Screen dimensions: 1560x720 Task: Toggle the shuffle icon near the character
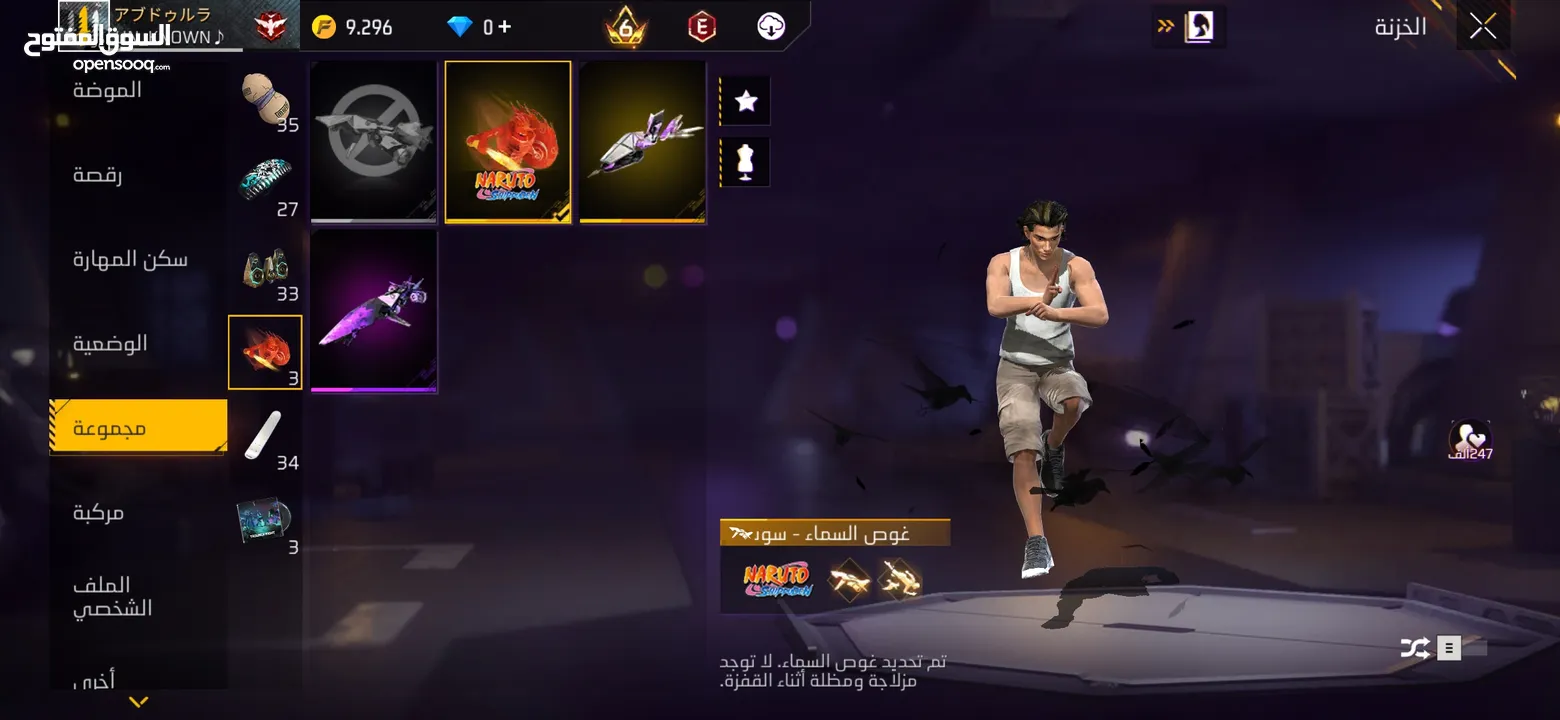1414,648
